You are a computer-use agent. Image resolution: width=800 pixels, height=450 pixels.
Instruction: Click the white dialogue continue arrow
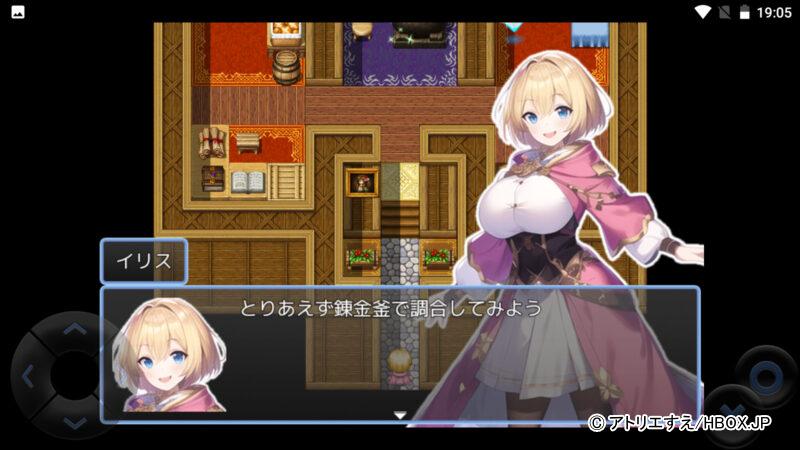tap(400, 414)
